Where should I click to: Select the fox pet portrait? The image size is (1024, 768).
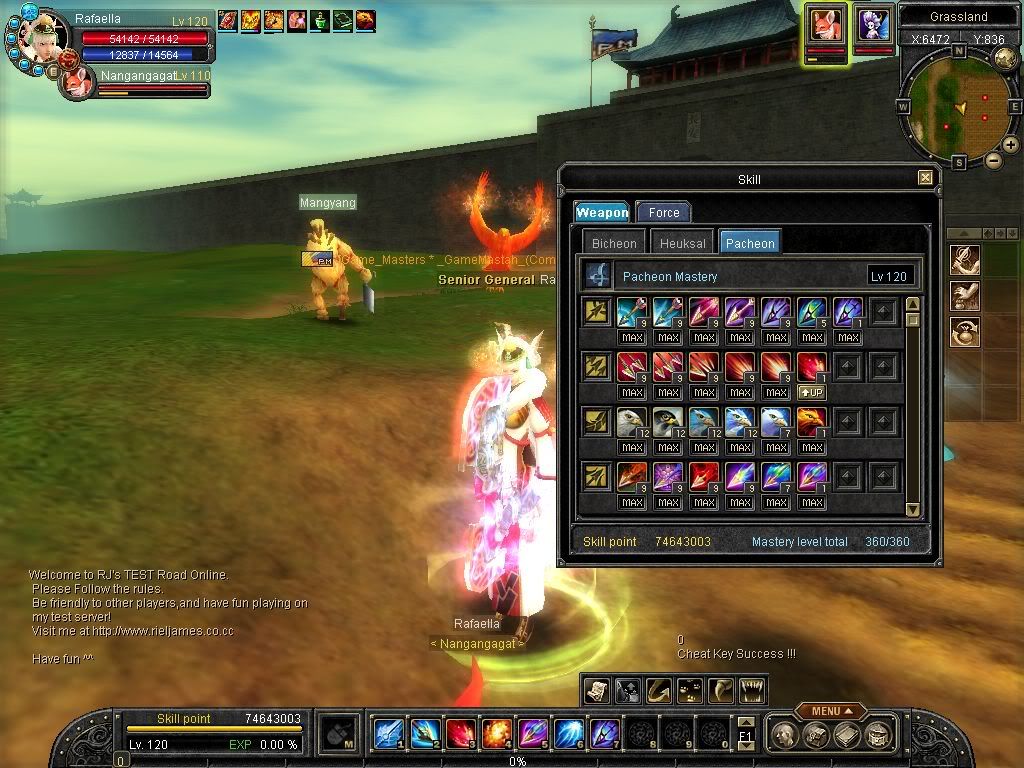826,25
